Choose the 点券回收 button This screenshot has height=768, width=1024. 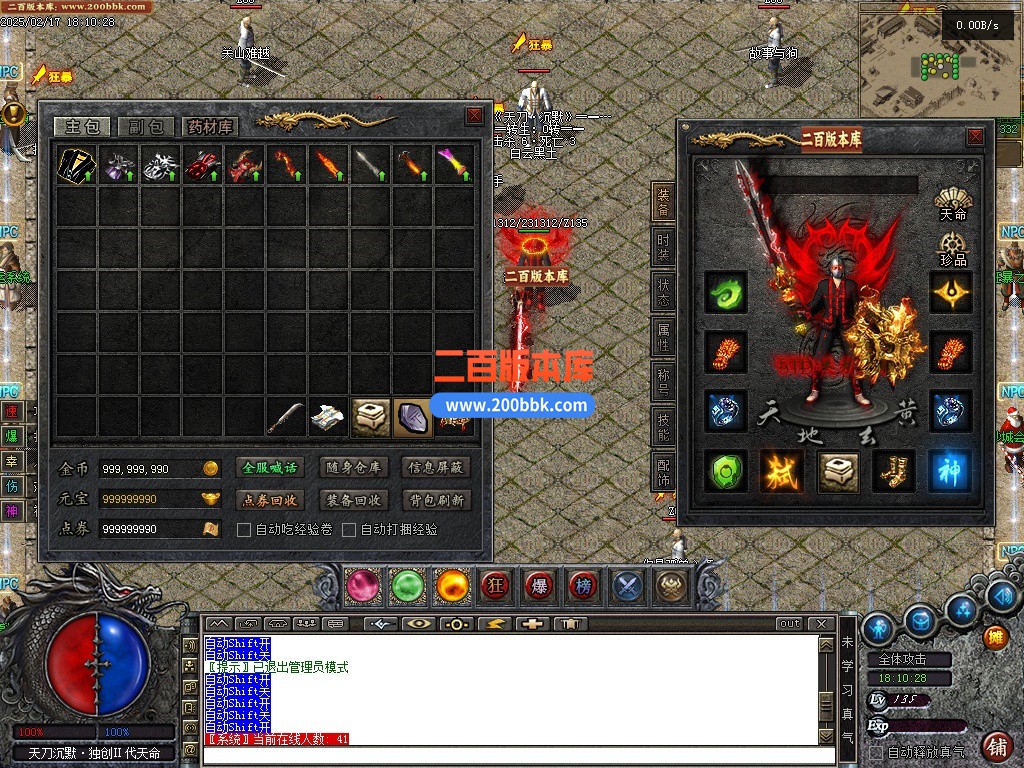coord(270,500)
